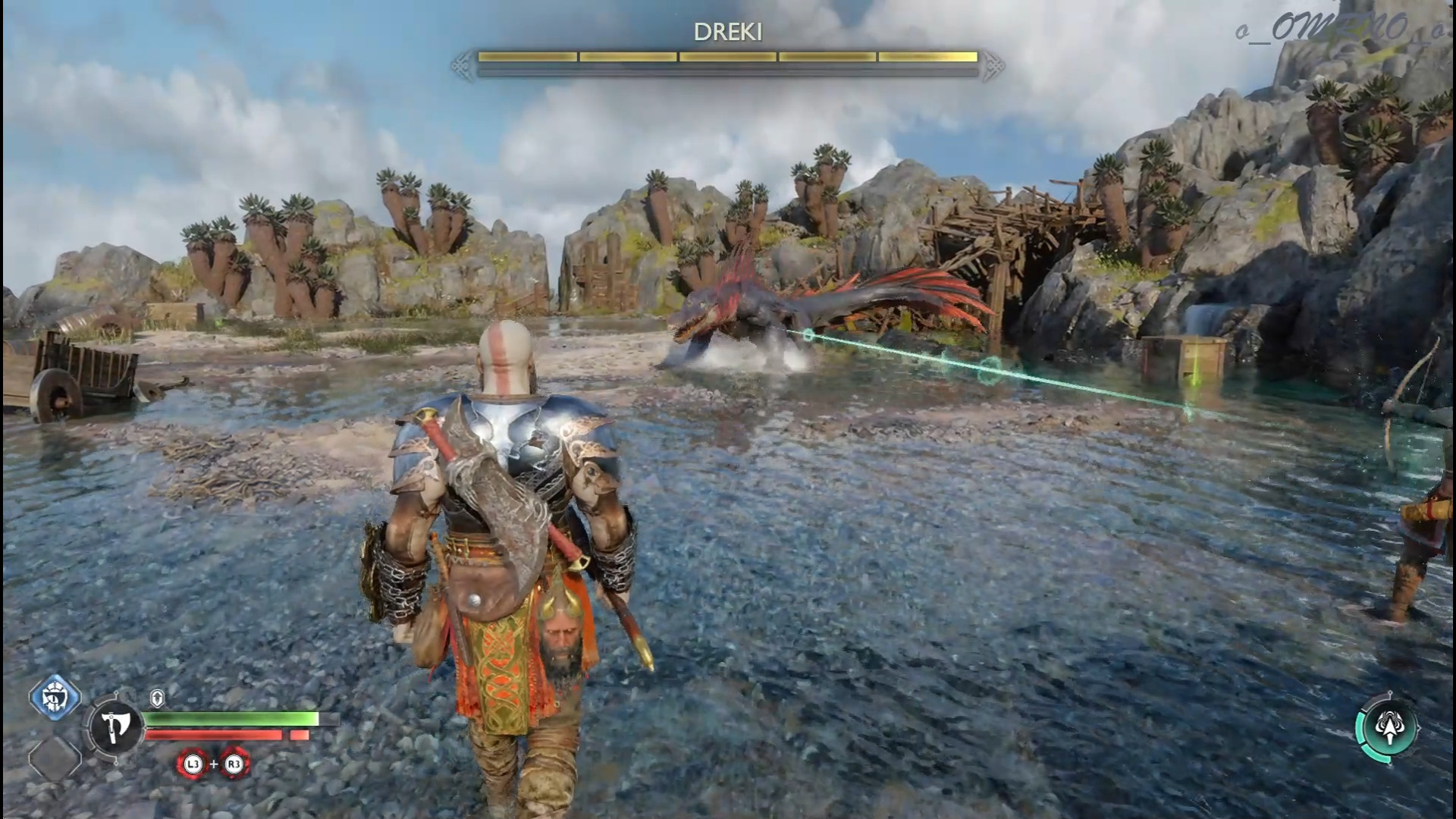The height and width of the screenshot is (819, 1456).
Task: Activate the blue shield runic ability
Action: click(55, 695)
